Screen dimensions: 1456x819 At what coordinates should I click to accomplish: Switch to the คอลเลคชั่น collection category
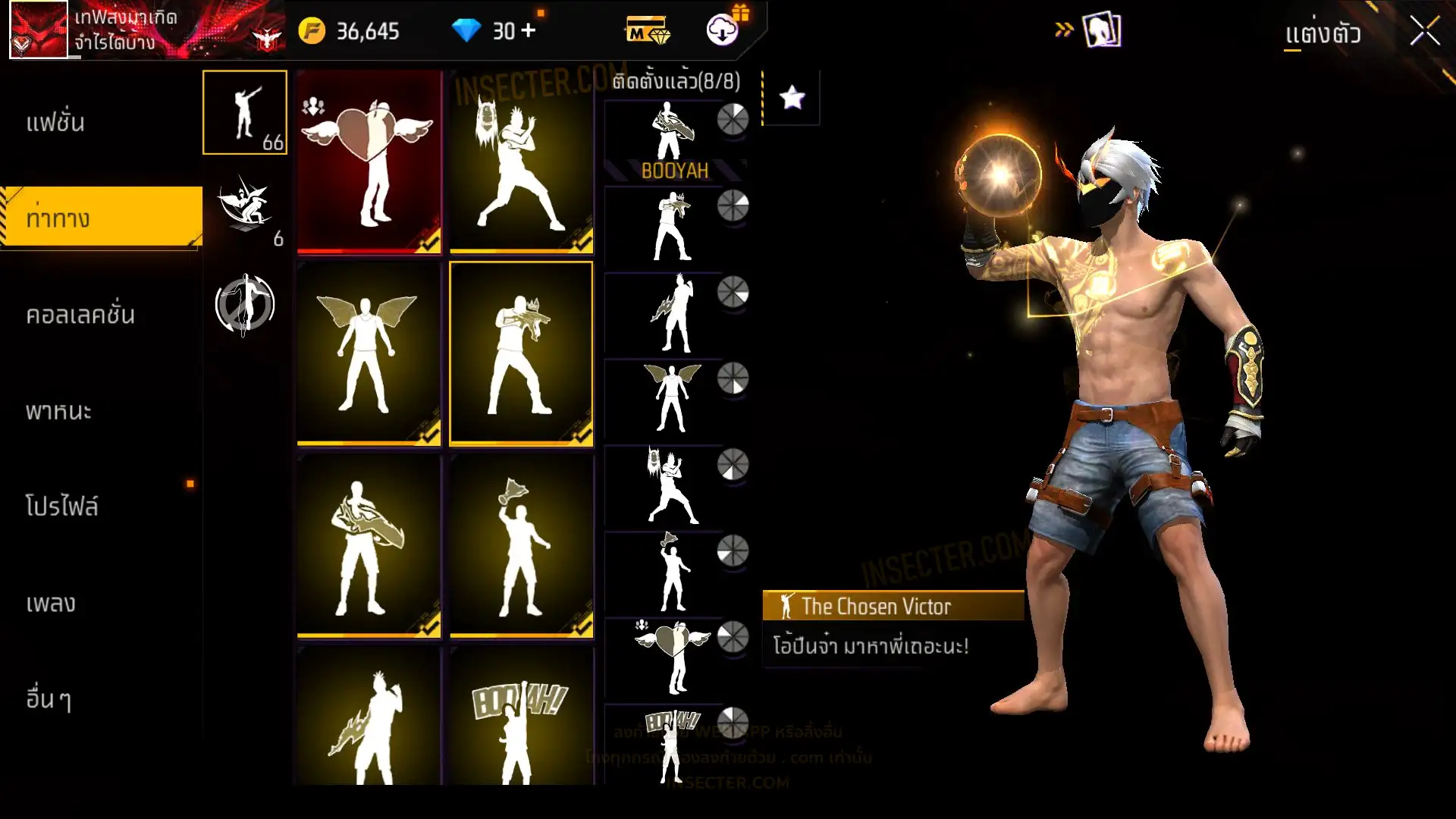tap(80, 315)
